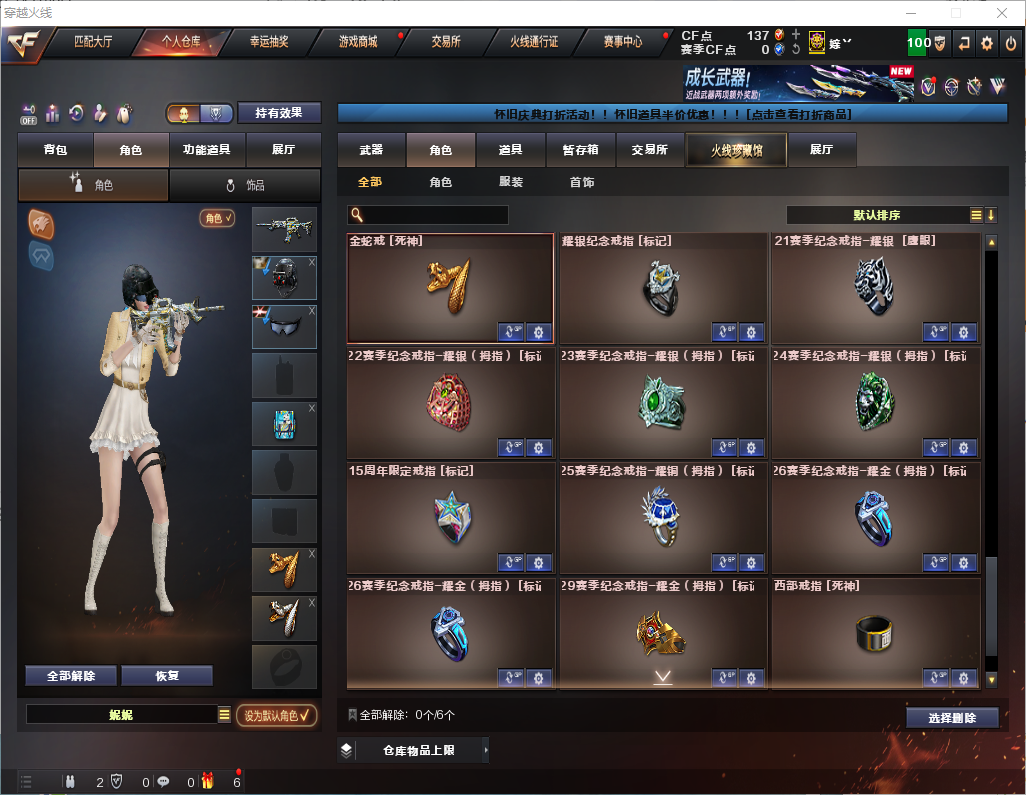Image resolution: width=1026 pixels, height=795 pixels.
Task: Open the 游戏商城 game shop
Action: (x=358, y=42)
